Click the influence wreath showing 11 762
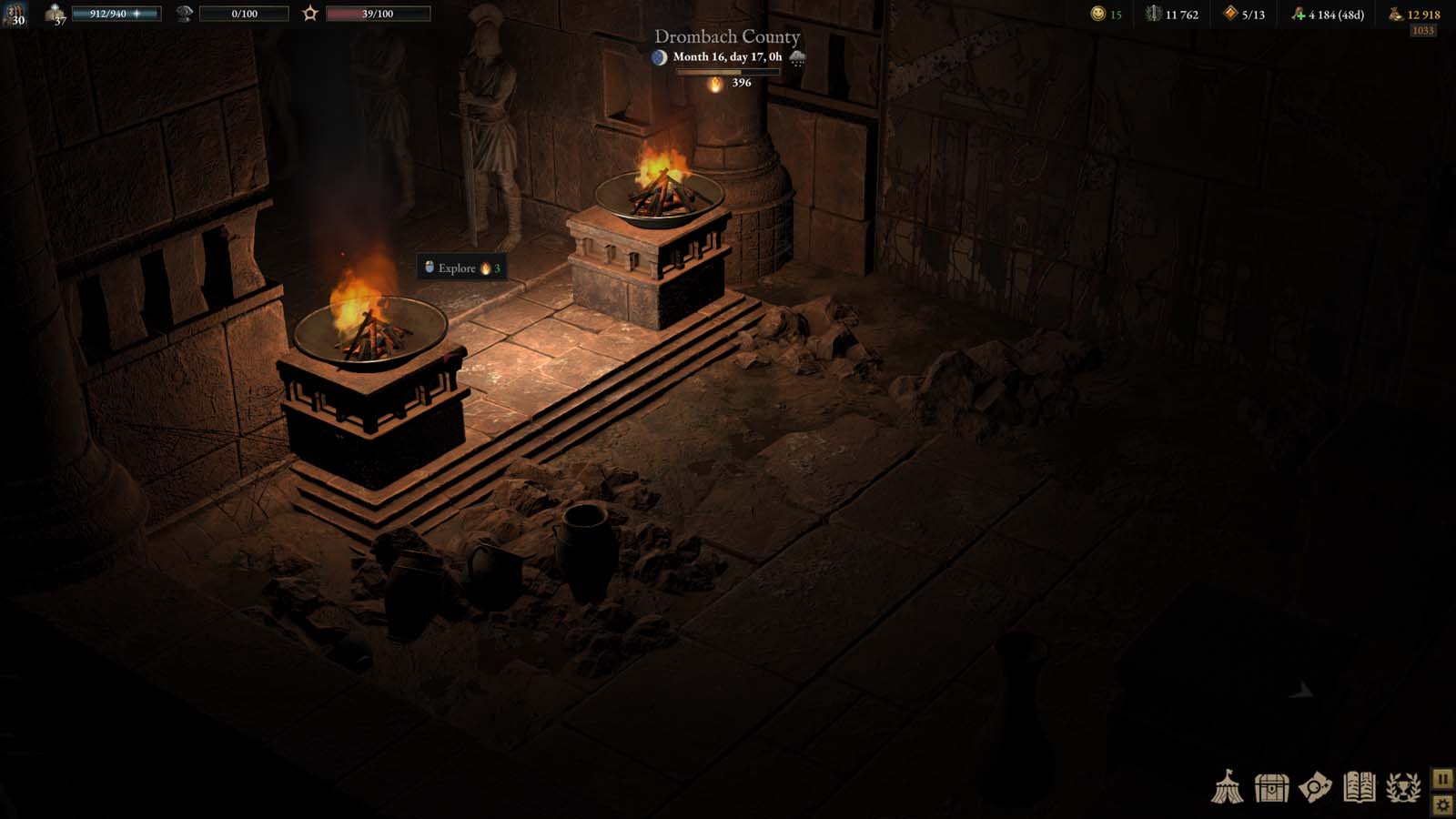 [x=1156, y=14]
